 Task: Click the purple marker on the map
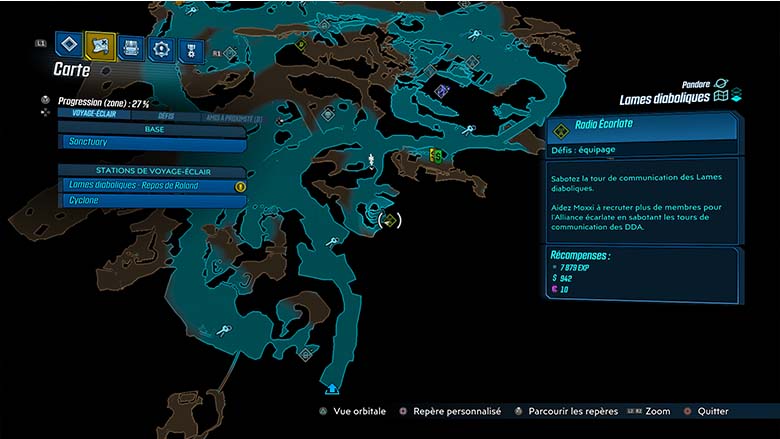tap(442, 91)
